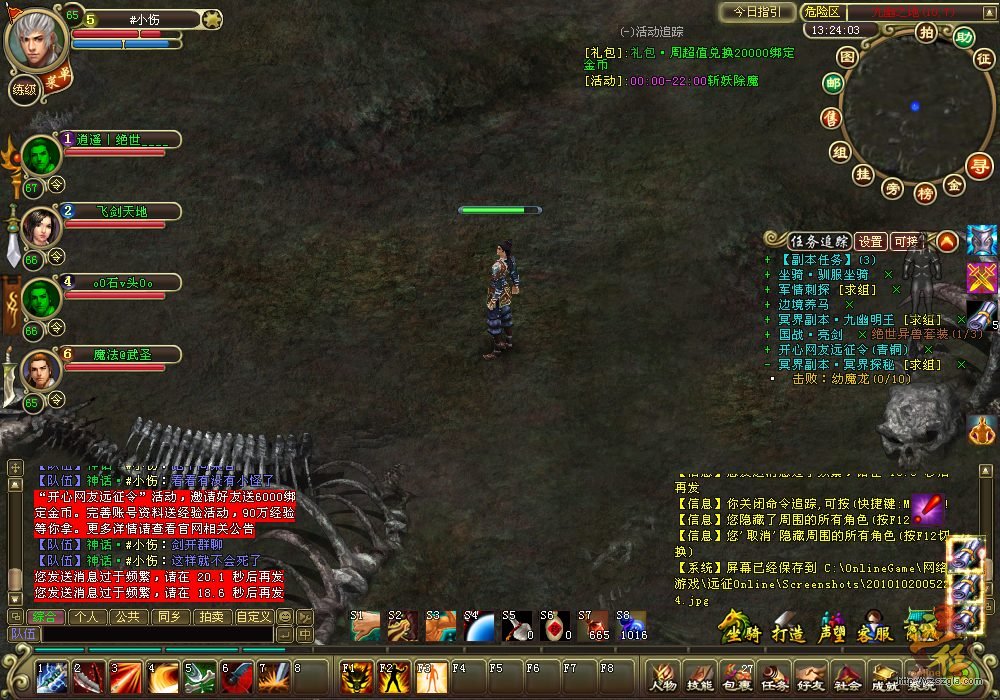Viewport: 1000px width, 700px height.
Task: Activate the skill in hotbar slot 4
Action: (163, 678)
